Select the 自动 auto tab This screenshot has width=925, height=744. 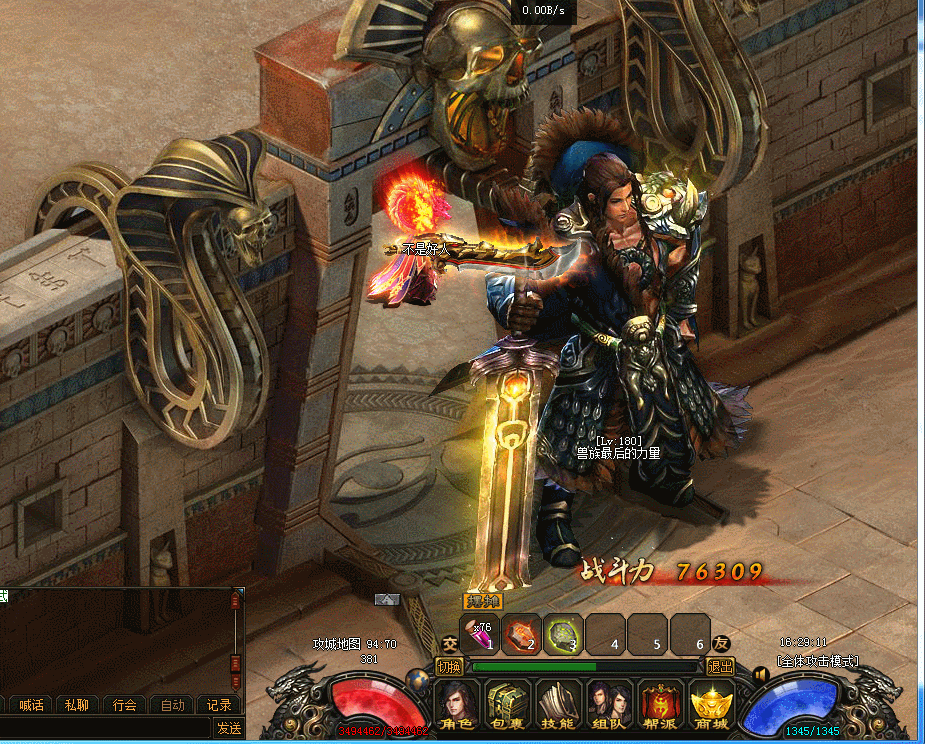(x=172, y=705)
